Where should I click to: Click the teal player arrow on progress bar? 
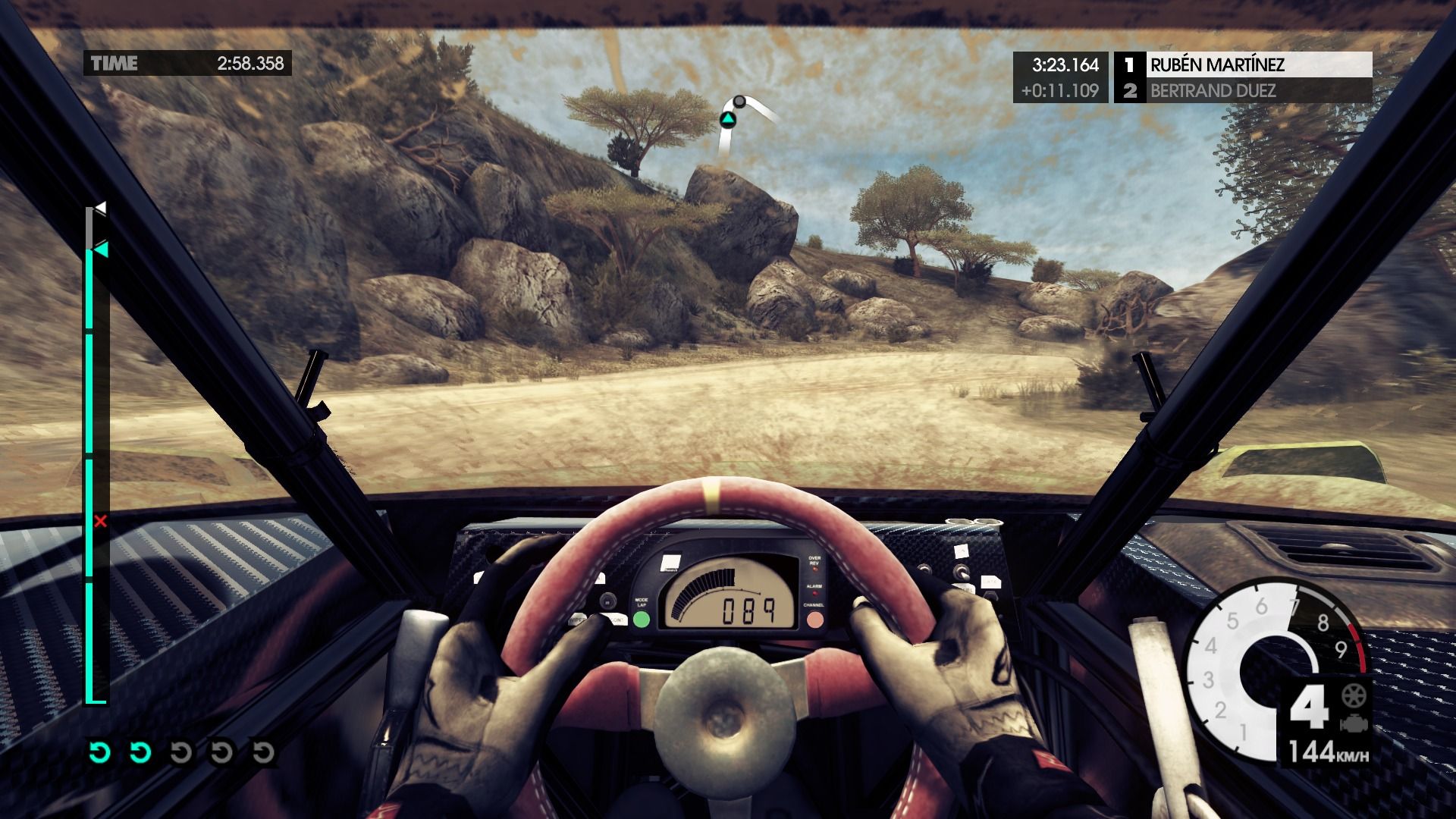point(101,249)
